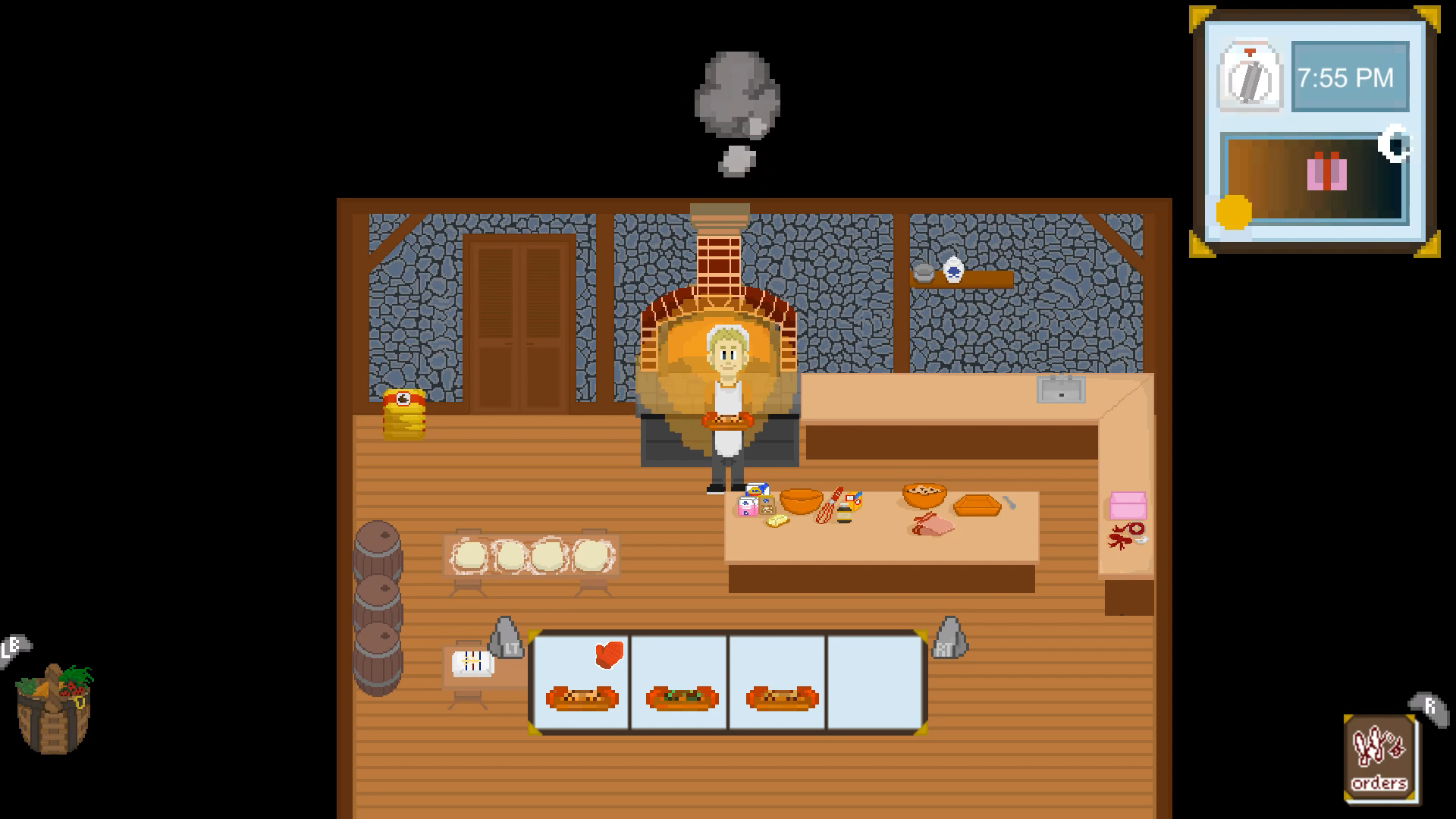Click the kitchen timer icon
Image resolution: width=1456 pixels, height=819 pixels.
point(1249,77)
